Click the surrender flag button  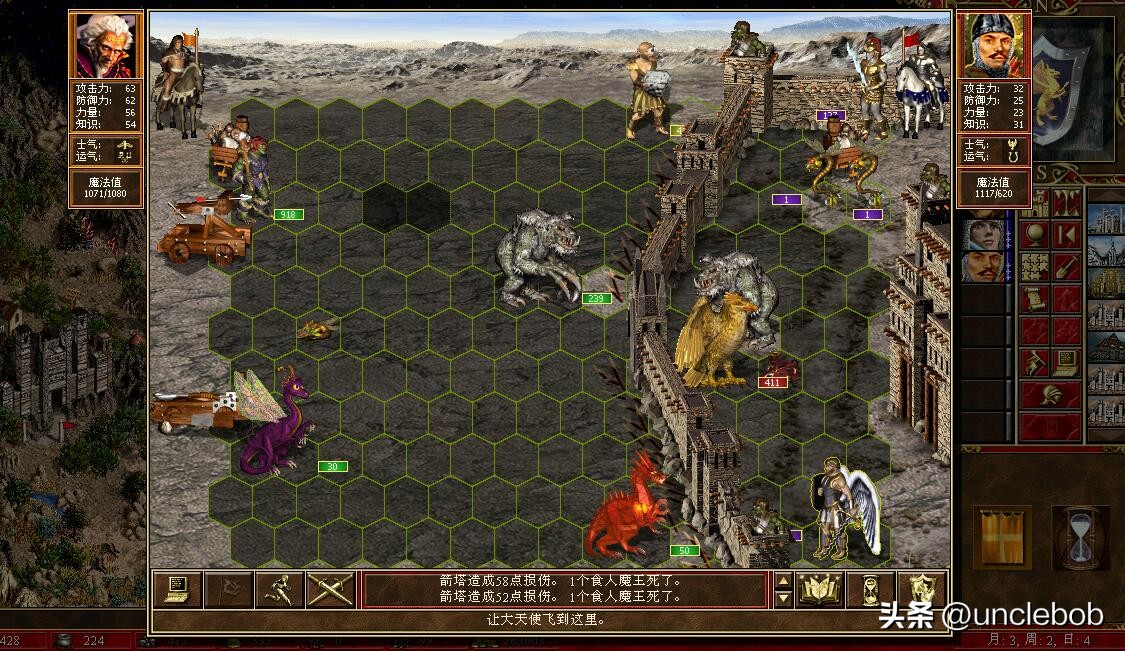[228, 590]
